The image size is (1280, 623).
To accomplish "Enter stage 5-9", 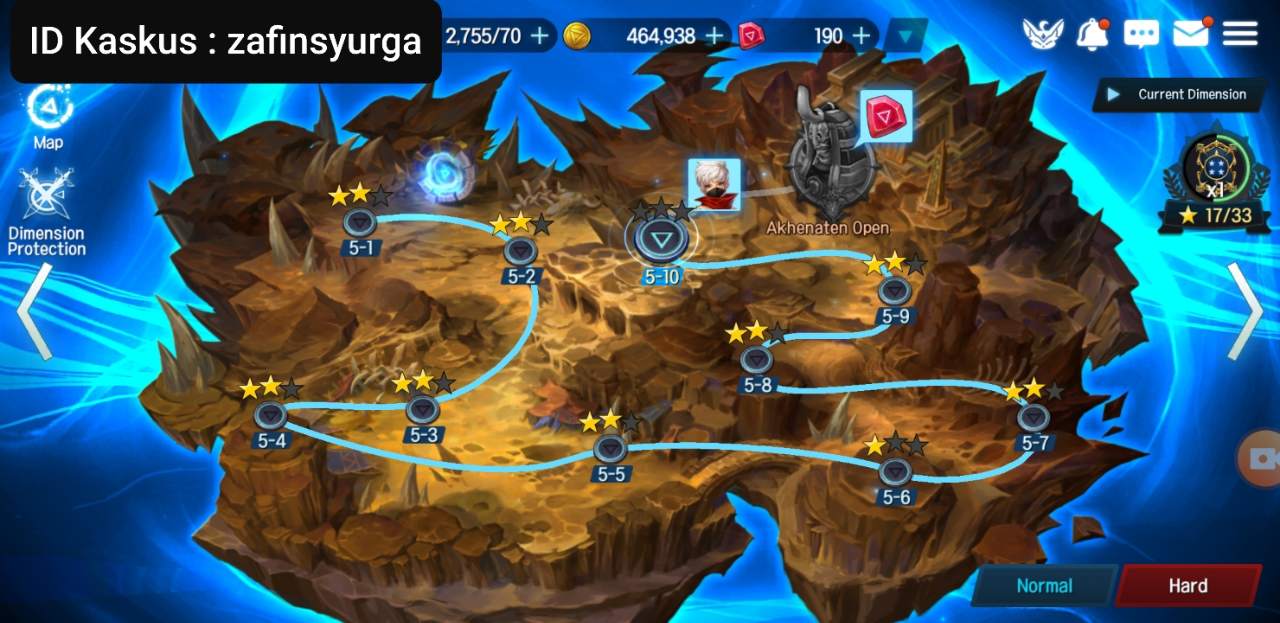I will [894, 291].
